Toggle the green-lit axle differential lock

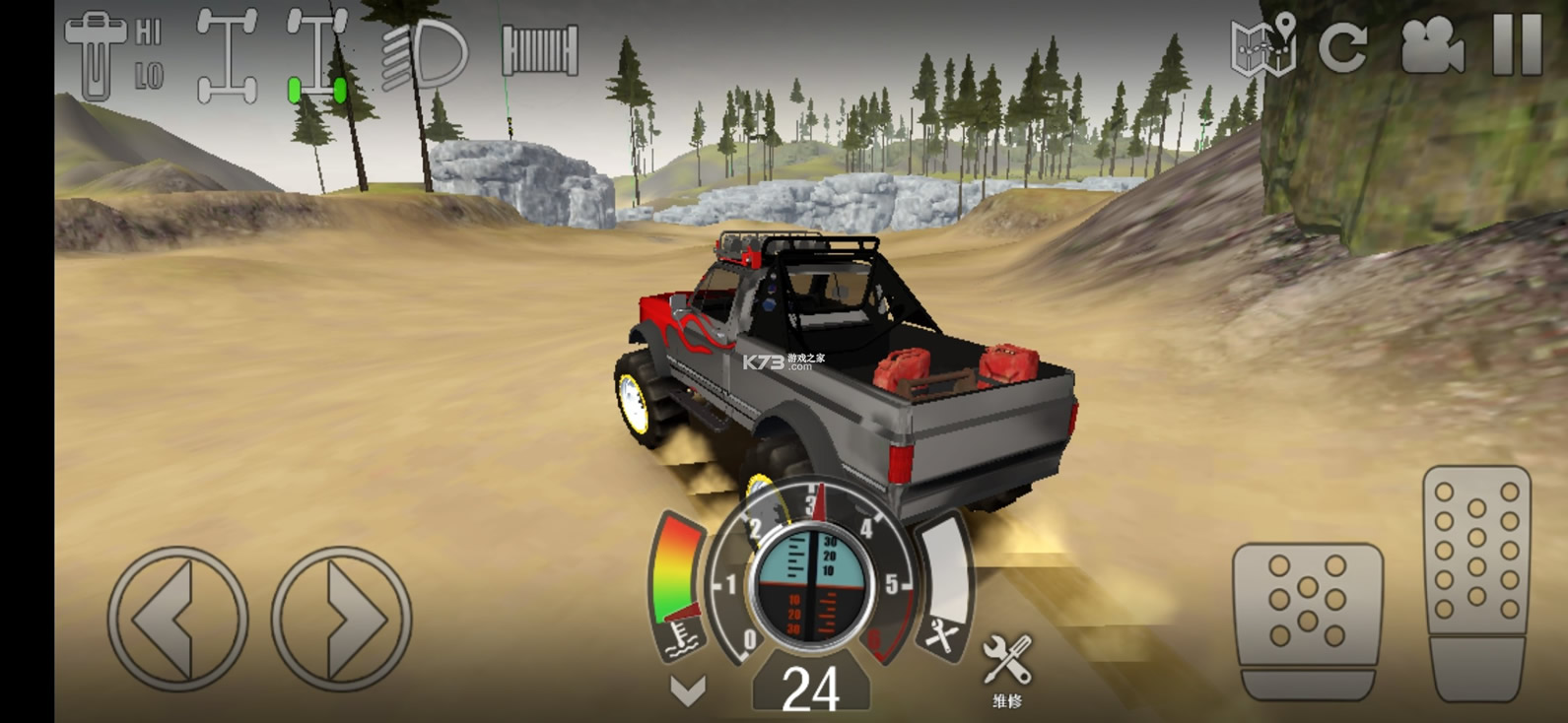coord(317,55)
